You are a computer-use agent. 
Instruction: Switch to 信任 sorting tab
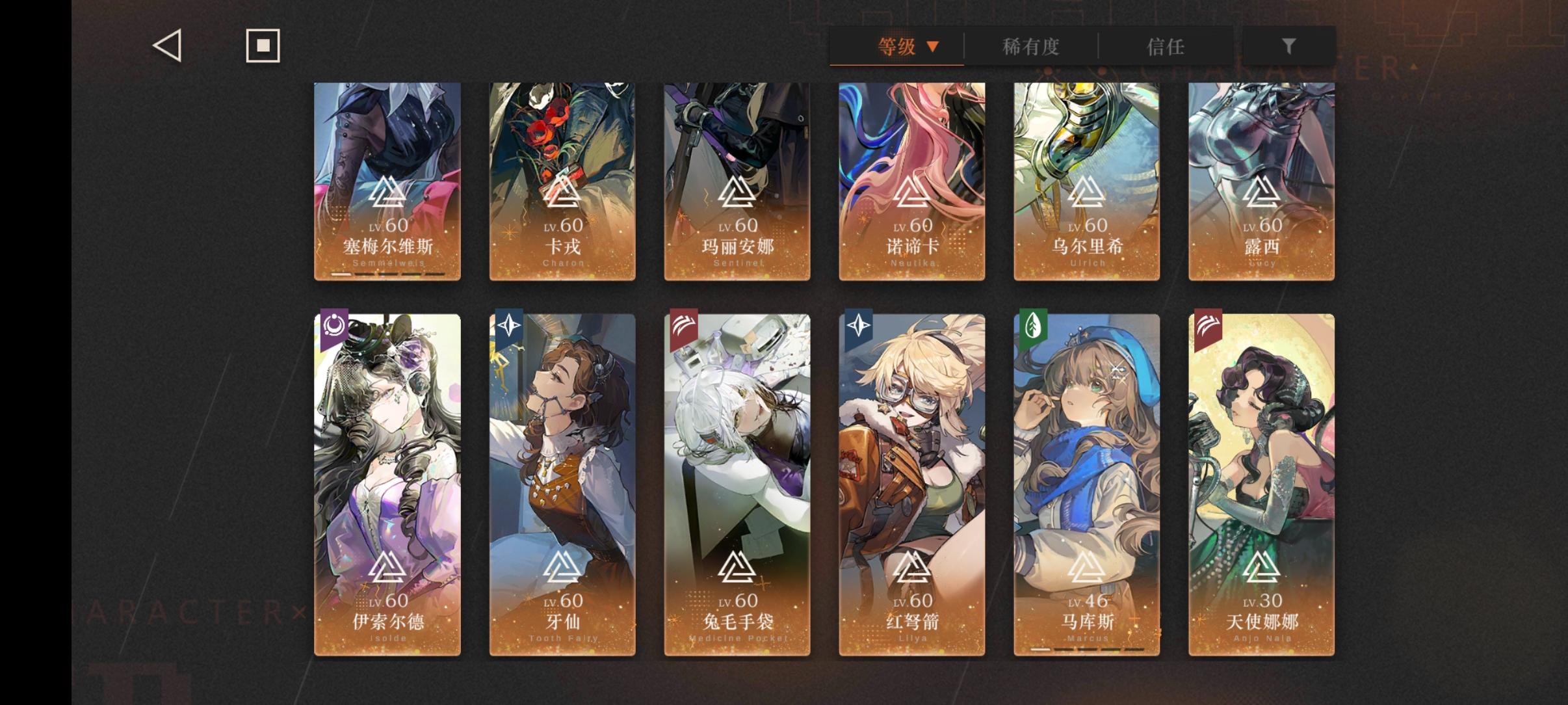1164,46
